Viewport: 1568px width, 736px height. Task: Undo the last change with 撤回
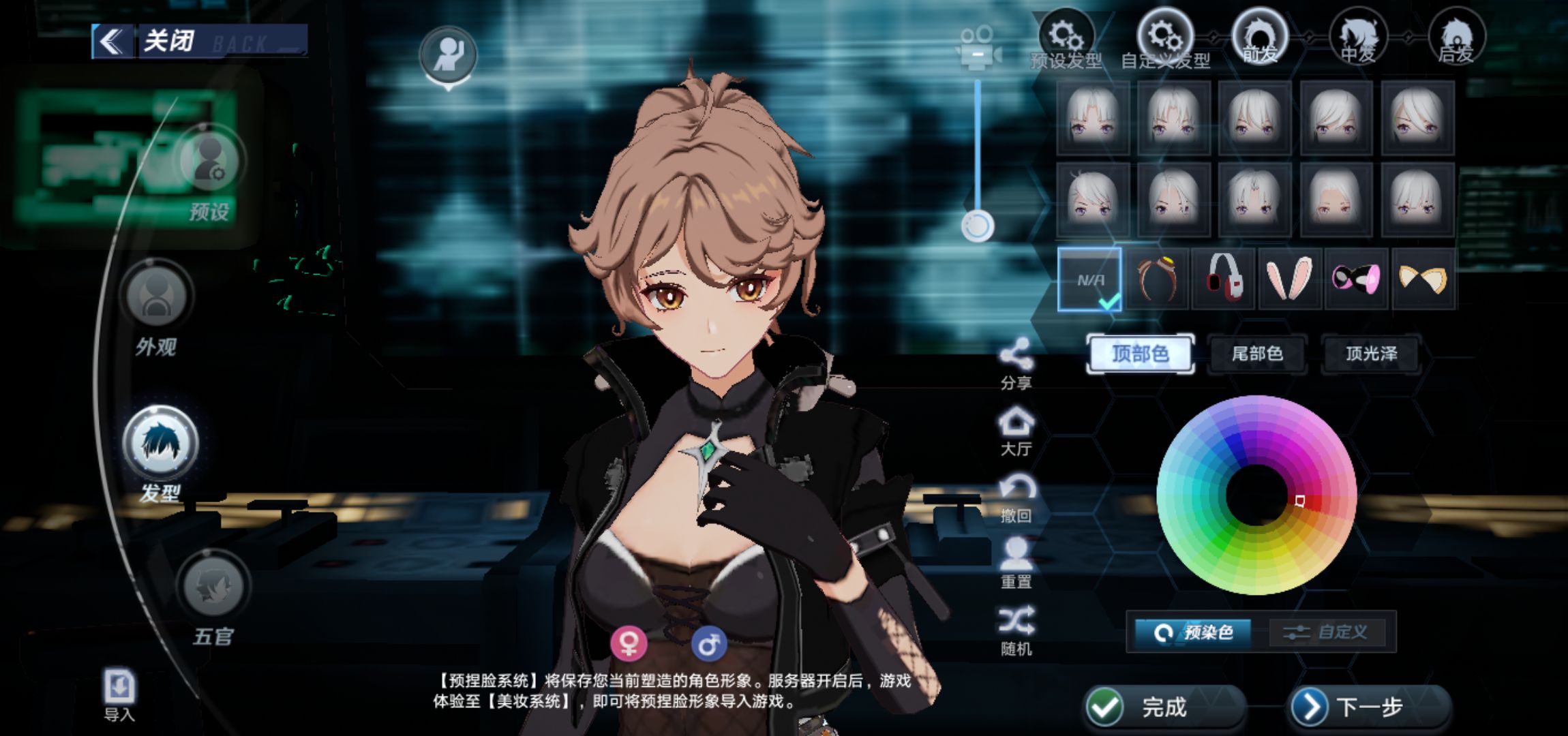[1016, 497]
